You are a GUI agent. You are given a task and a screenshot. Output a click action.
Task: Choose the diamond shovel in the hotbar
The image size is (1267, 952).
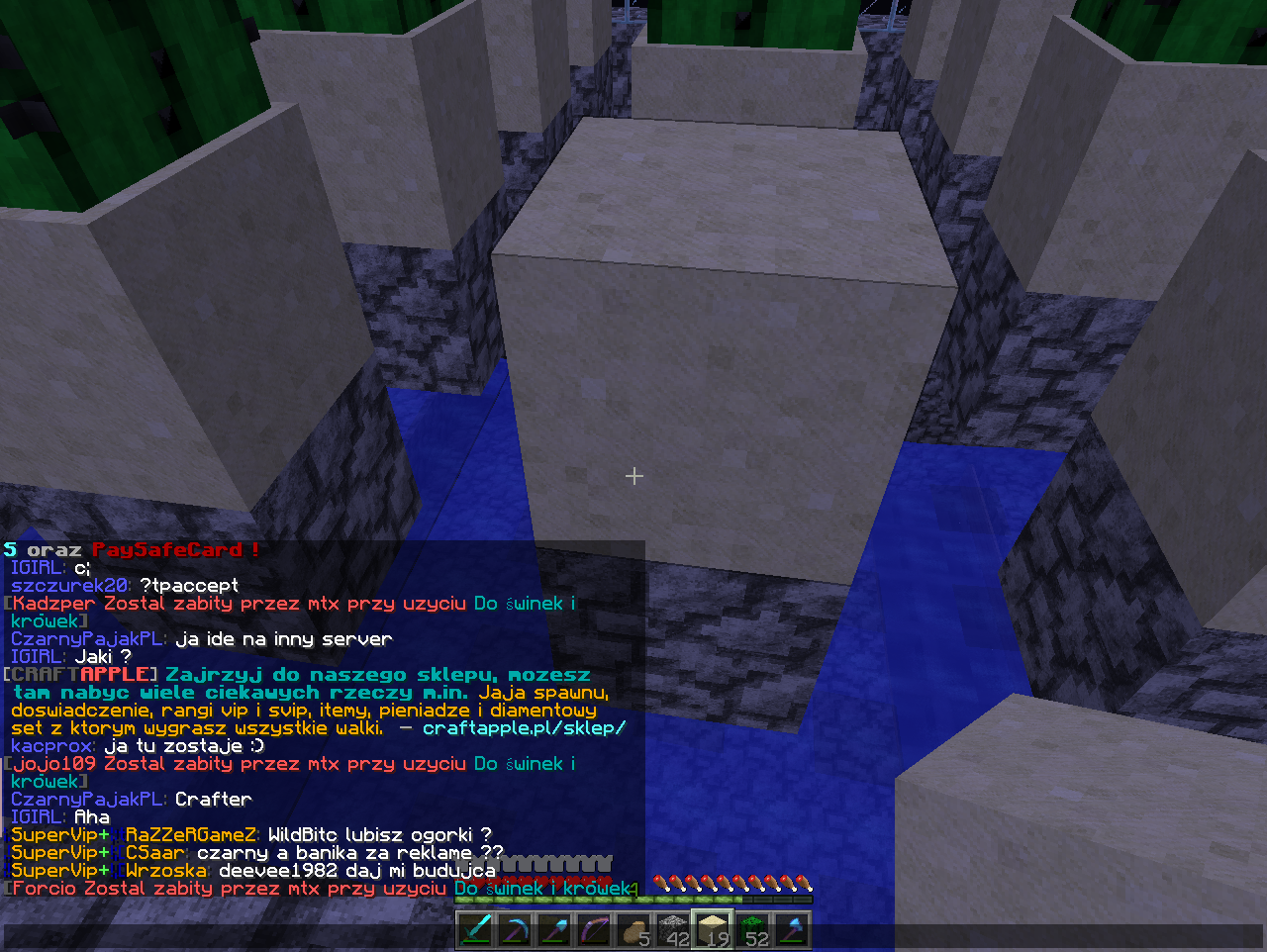(554, 931)
